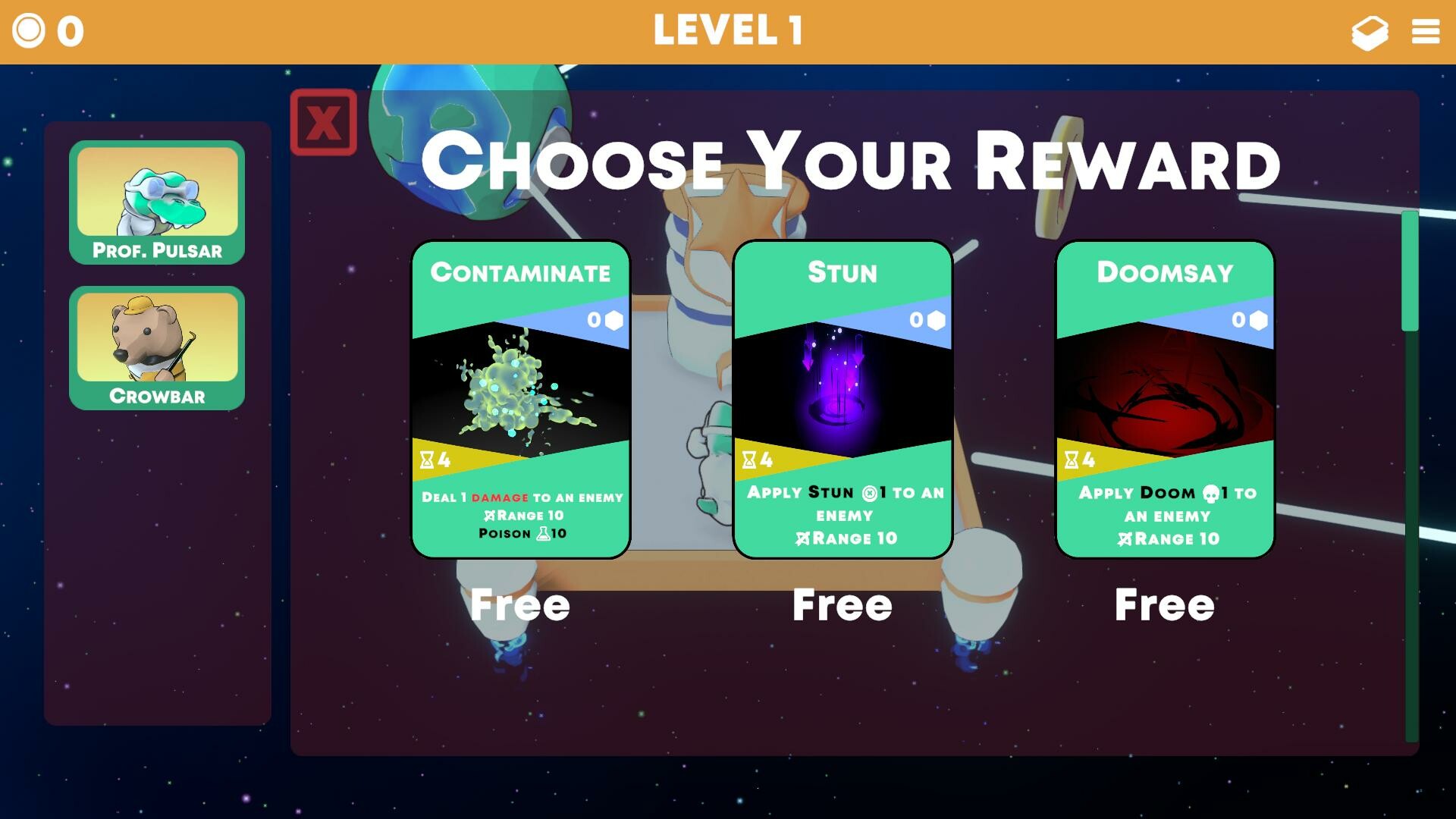Screen dimensions: 1456x819
Task: Click the range icon on Doomsay card
Action: pos(1128,539)
